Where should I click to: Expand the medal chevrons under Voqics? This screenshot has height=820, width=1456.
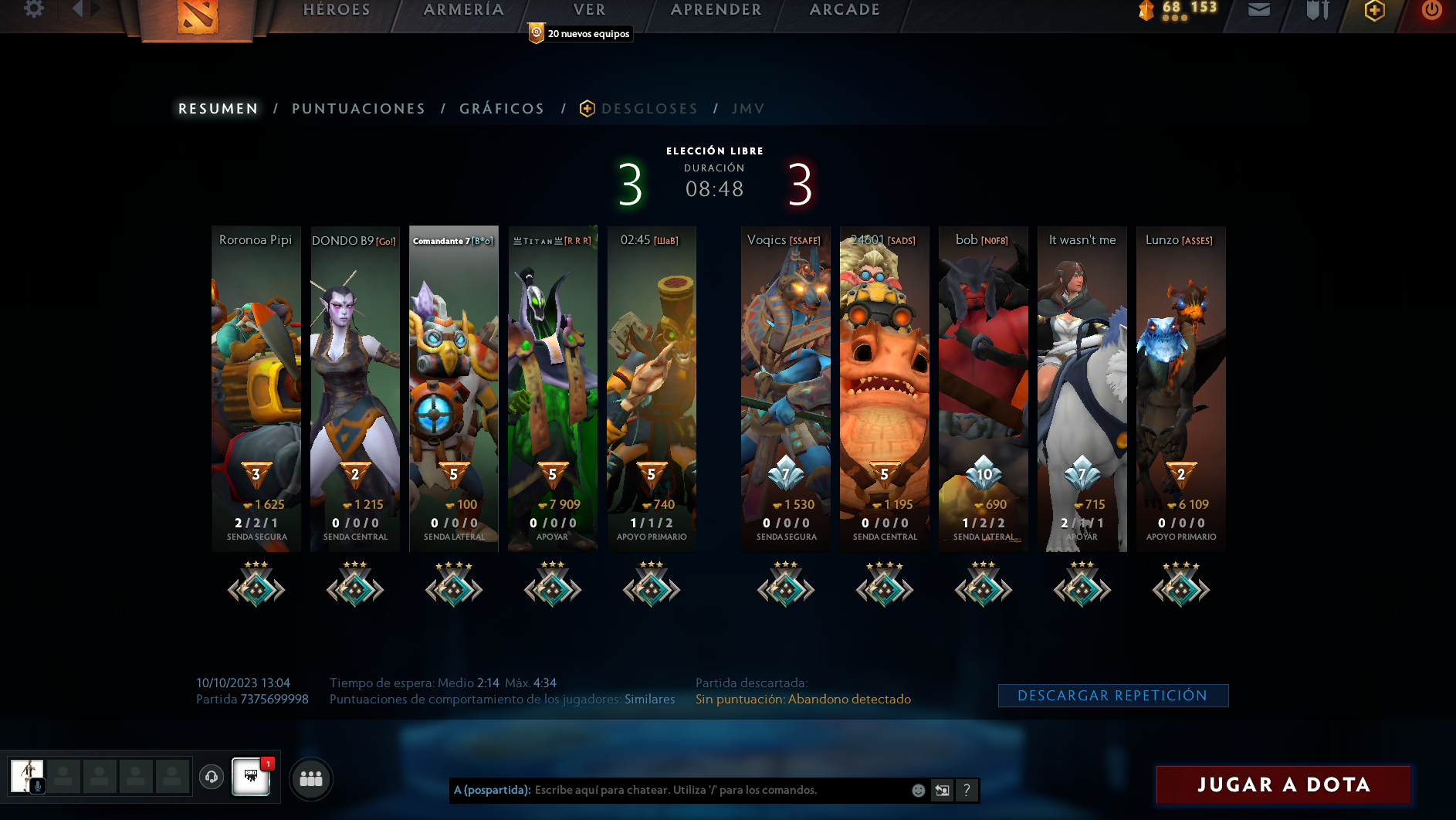coord(784,588)
